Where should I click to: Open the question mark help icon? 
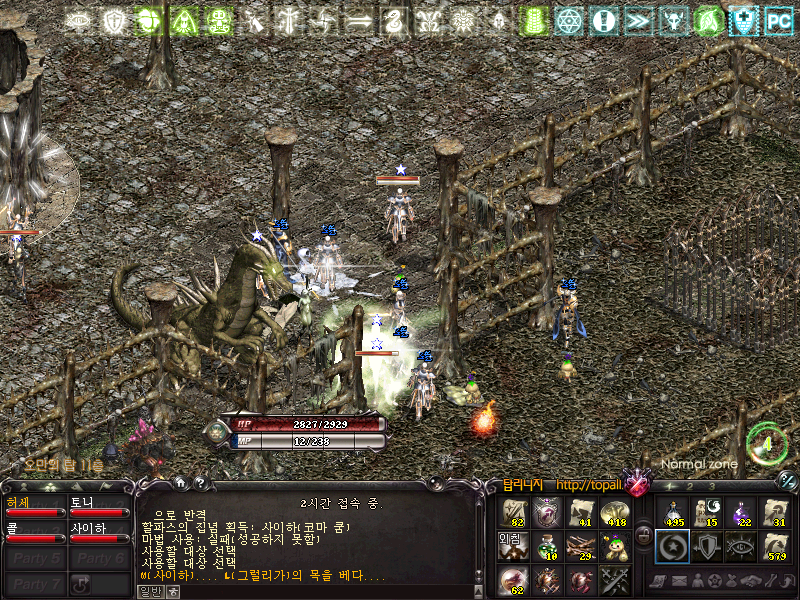(198, 483)
